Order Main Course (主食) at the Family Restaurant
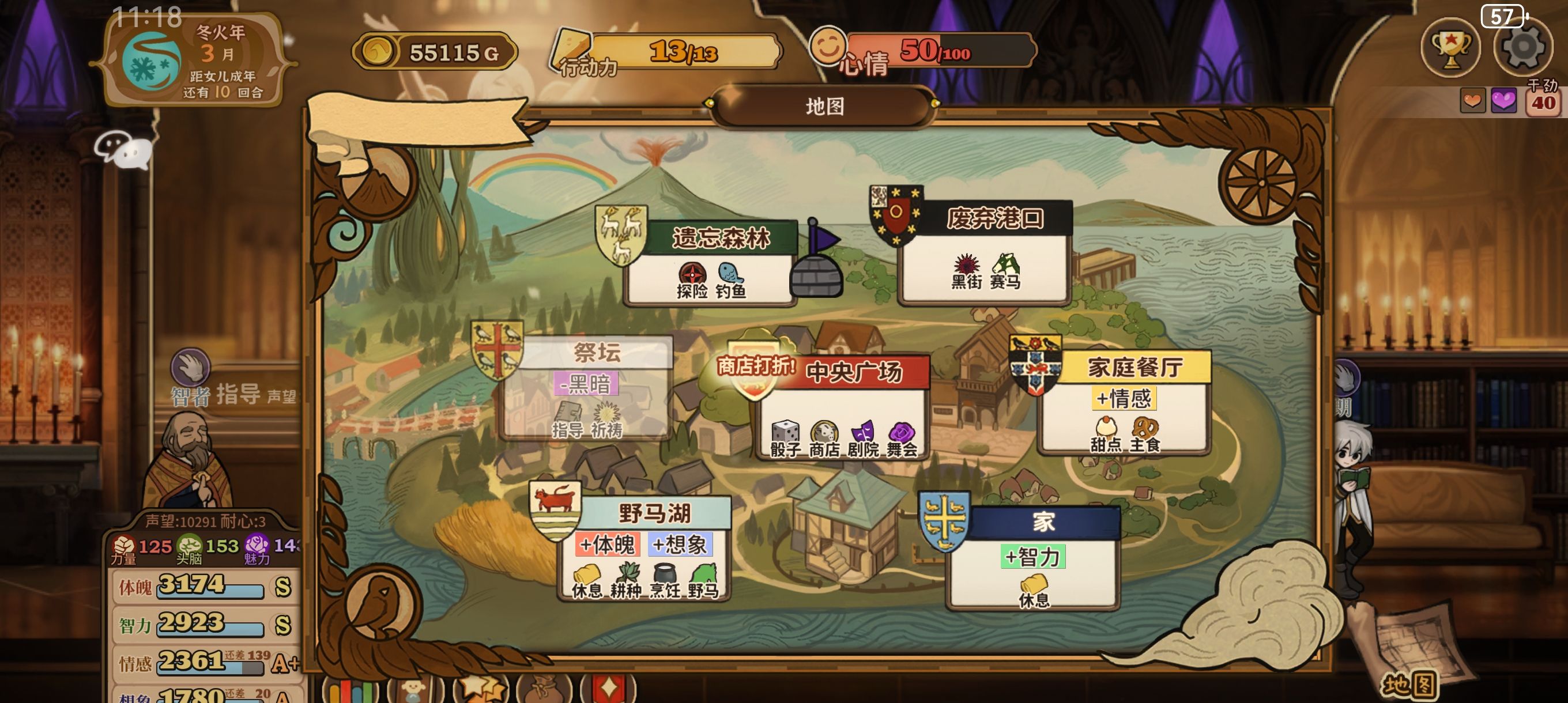Image resolution: width=1568 pixels, height=703 pixels. pos(1144,433)
